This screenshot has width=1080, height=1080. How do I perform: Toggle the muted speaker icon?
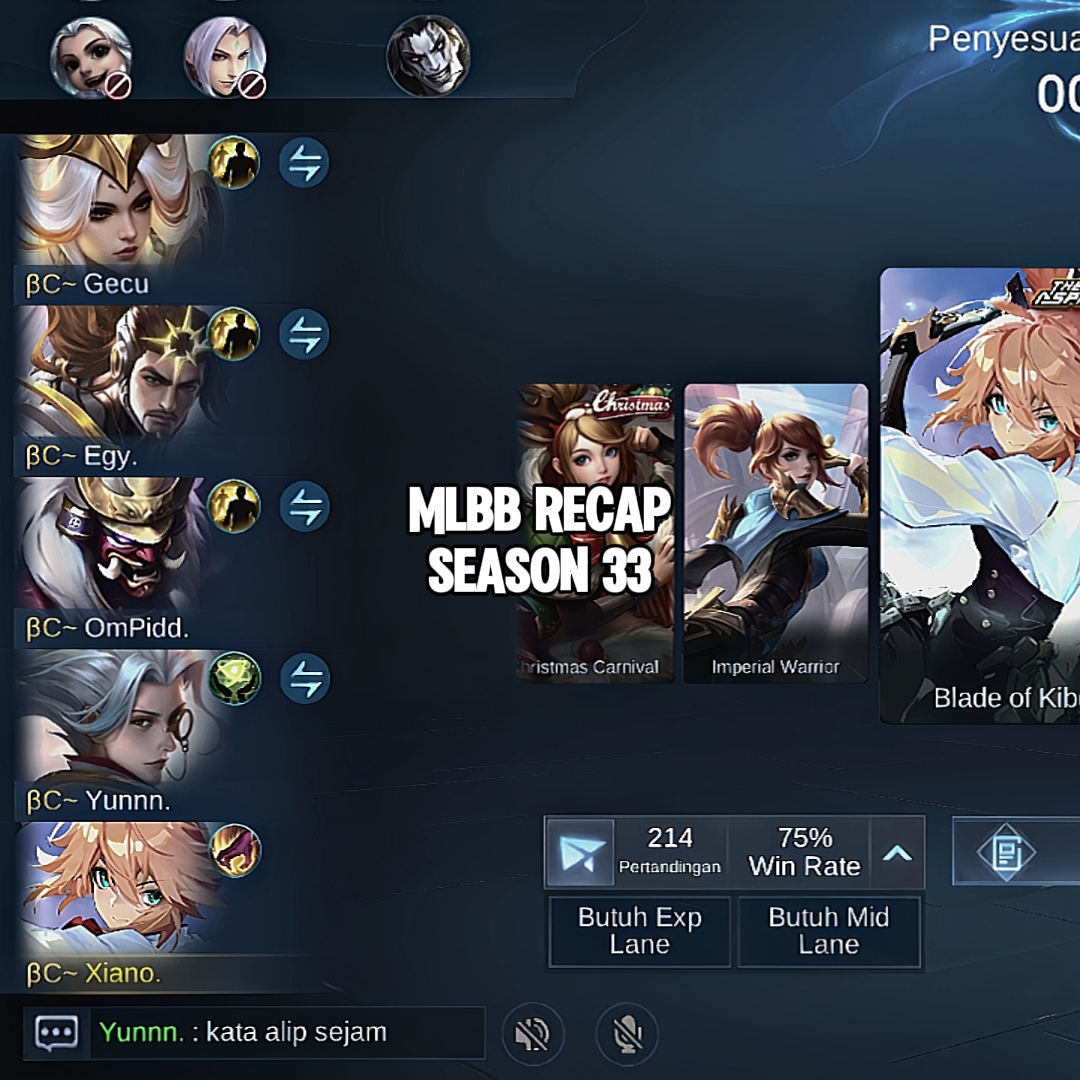point(534,1034)
